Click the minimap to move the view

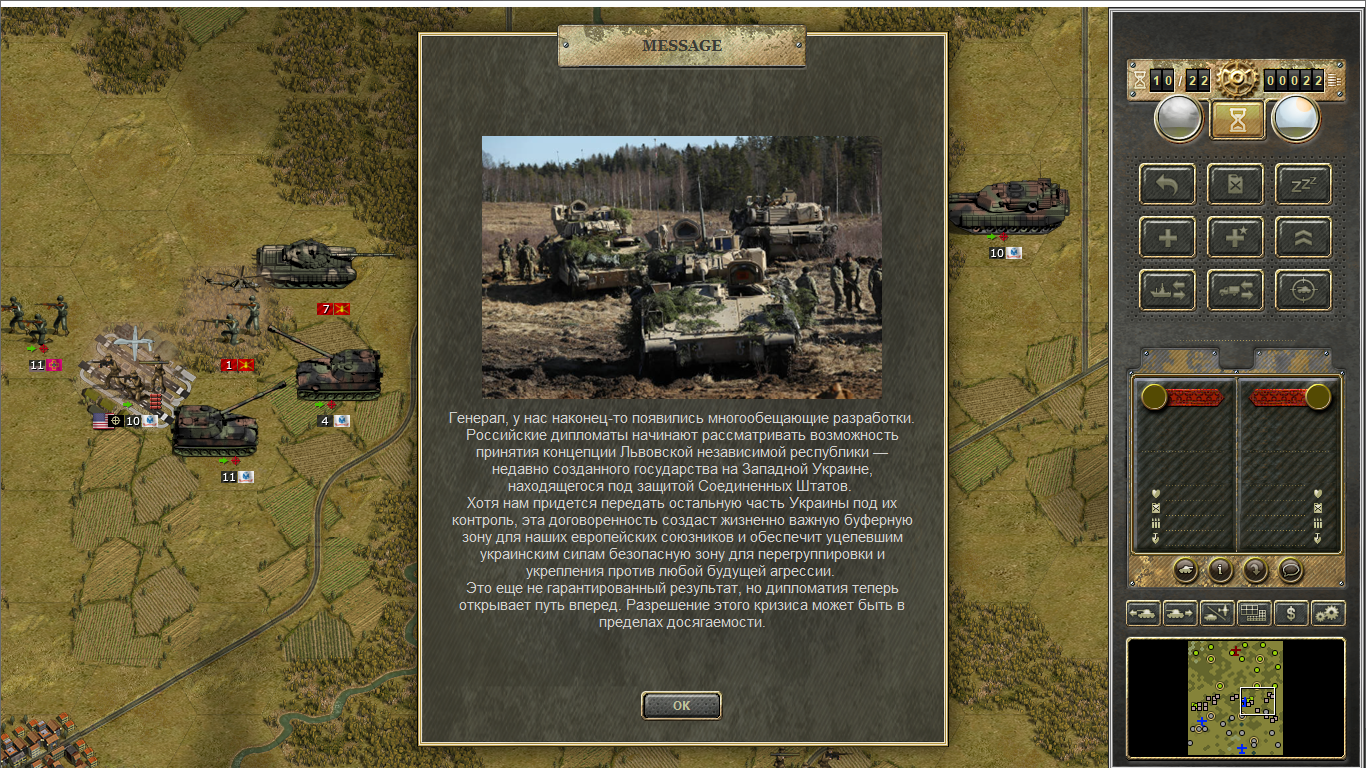(x=1235, y=697)
